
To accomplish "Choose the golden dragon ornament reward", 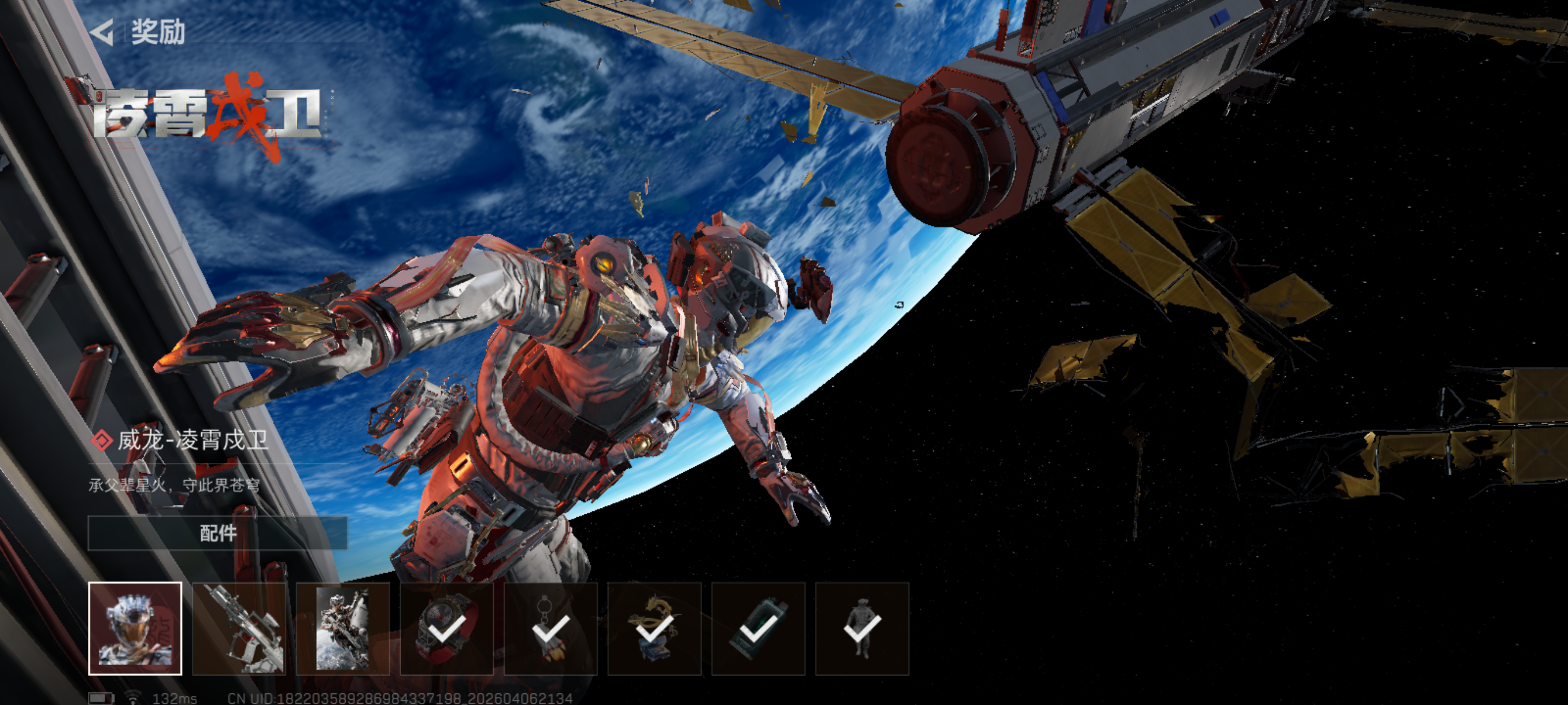I will coord(654,628).
